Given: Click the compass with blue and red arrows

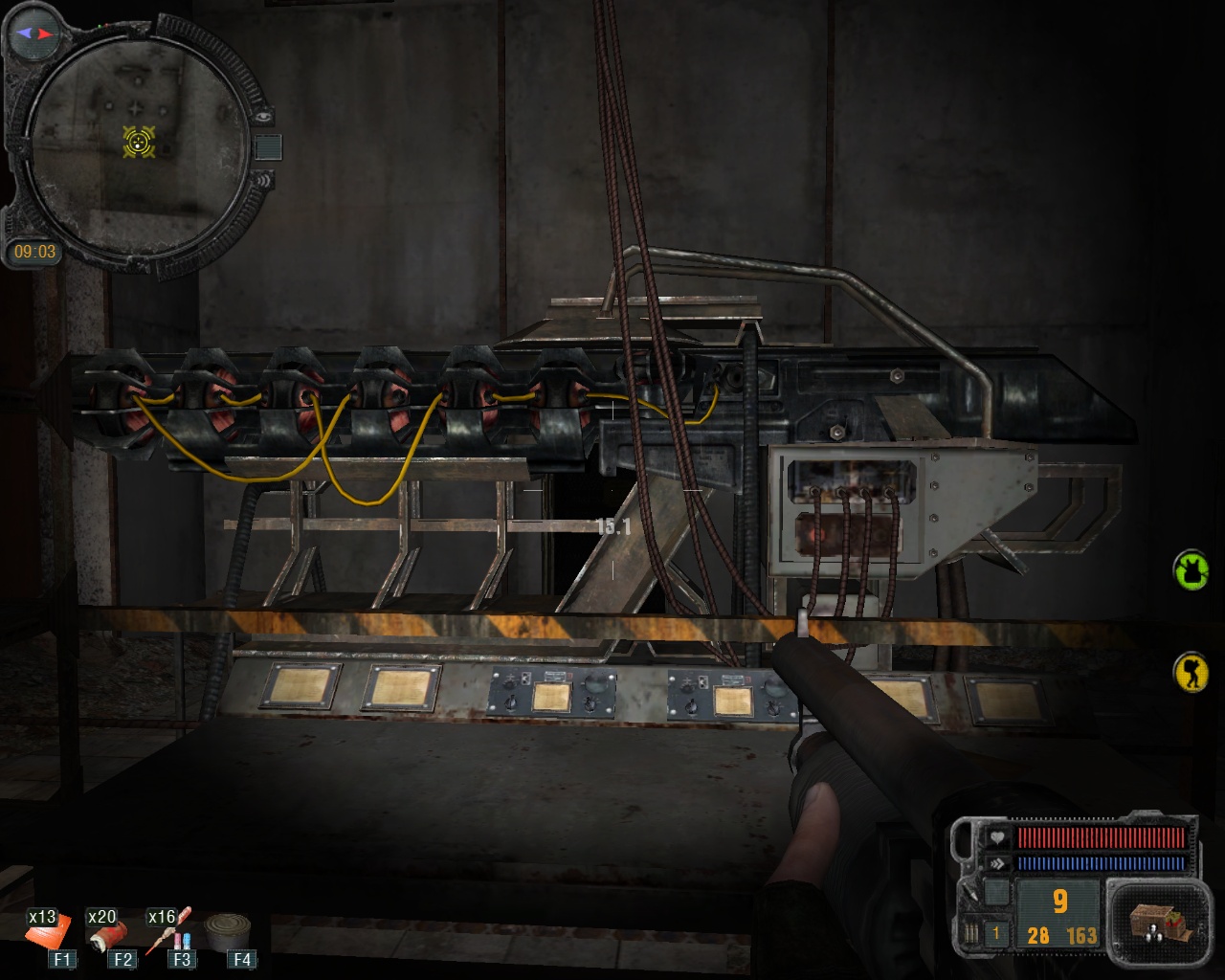Looking at the screenshot, I should 34,33.
